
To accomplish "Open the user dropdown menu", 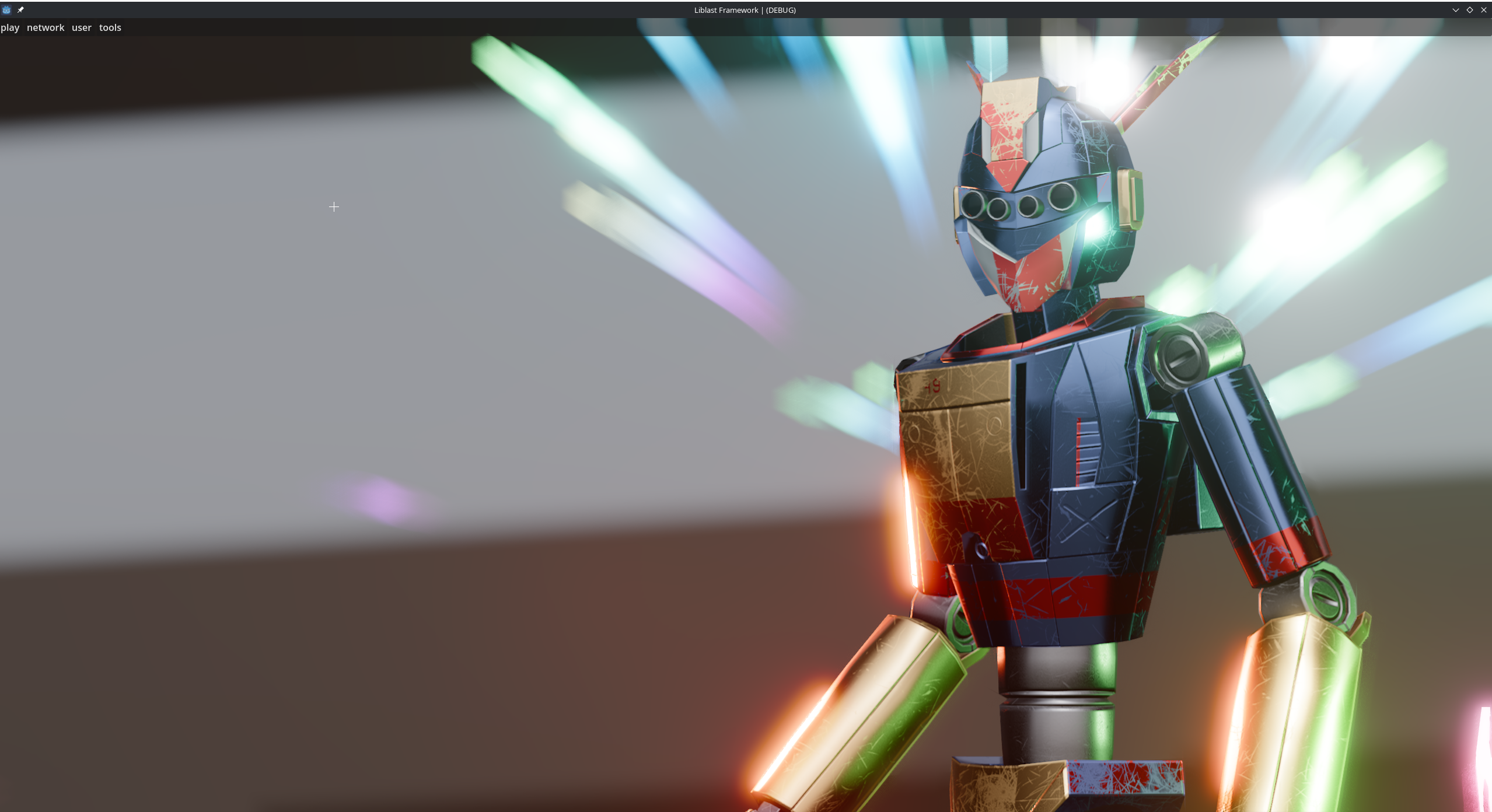I will click(x=81, y=27).
